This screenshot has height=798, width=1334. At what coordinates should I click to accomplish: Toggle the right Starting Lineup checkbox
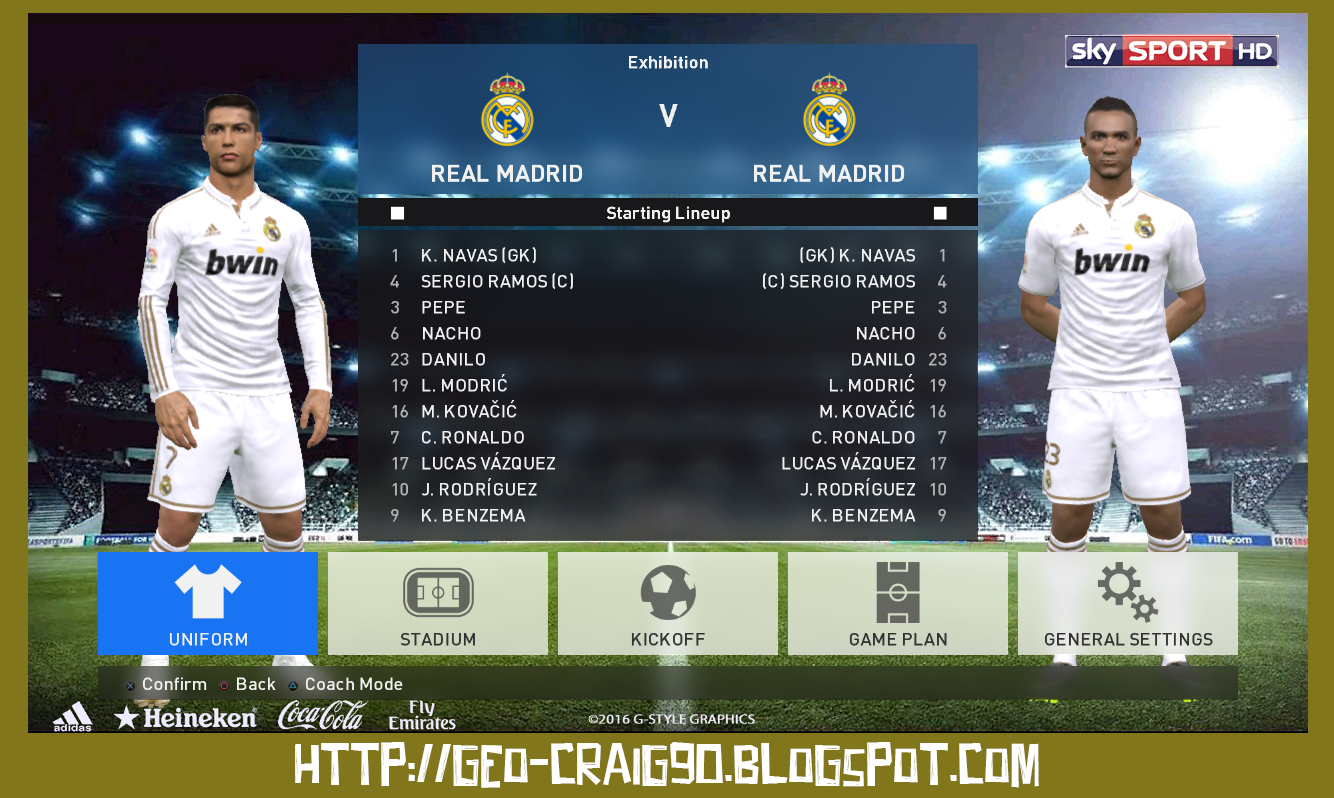point(938,212)
